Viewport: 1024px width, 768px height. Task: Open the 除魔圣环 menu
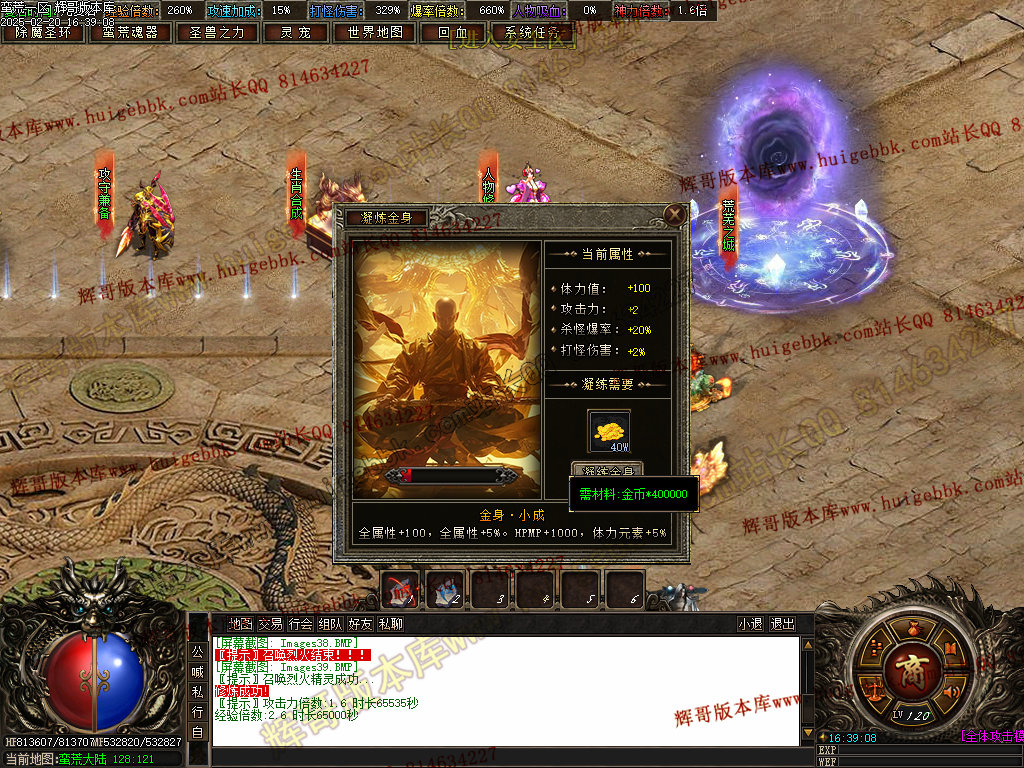(43, 32)
